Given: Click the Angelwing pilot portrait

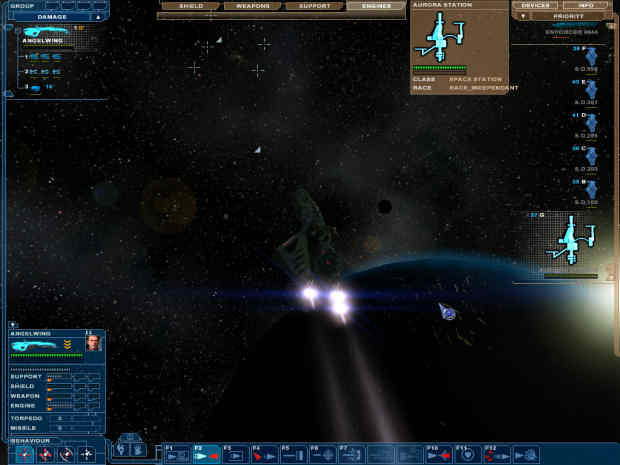Looking at the screenshot, I should 93,343.
